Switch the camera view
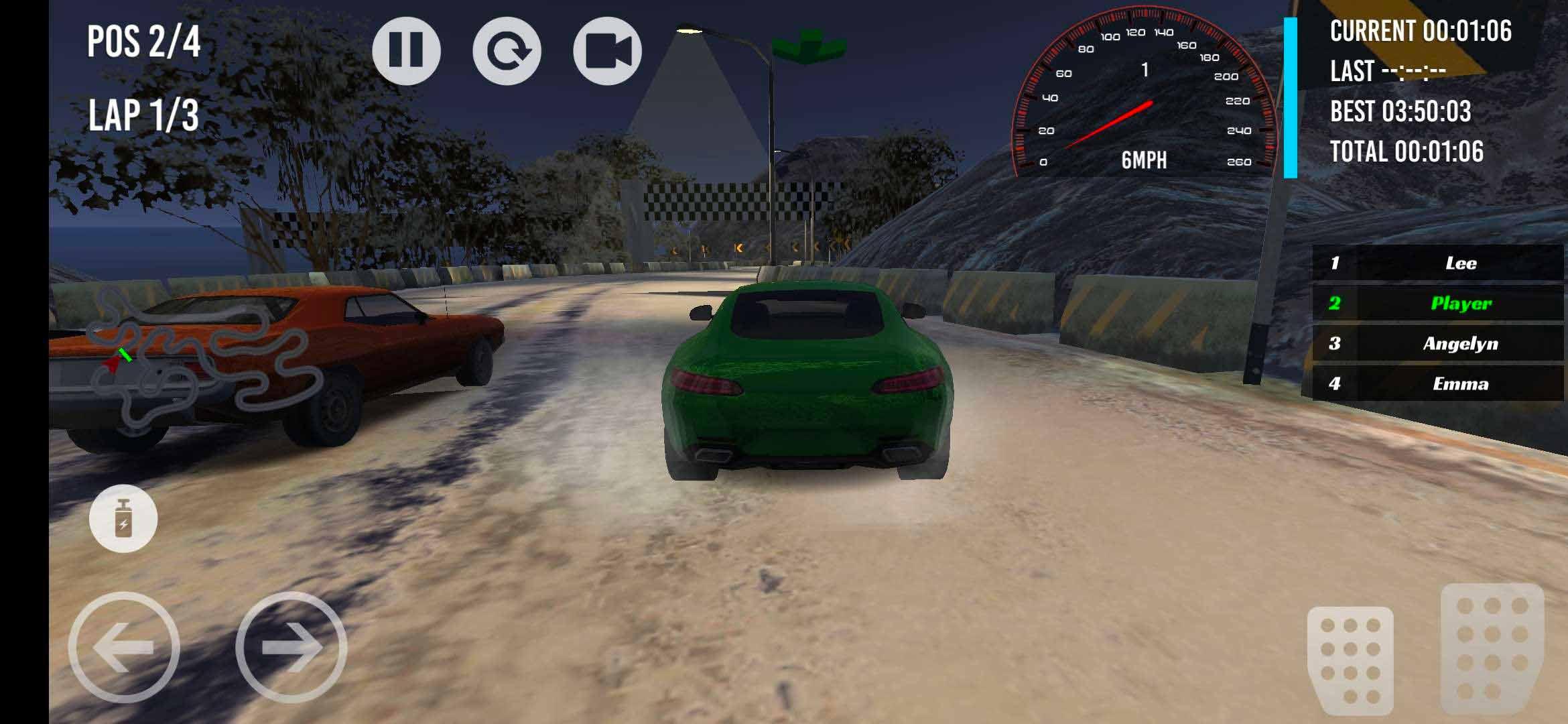The height and width of the screenshot is (724, 1568). tap(607, 51)
